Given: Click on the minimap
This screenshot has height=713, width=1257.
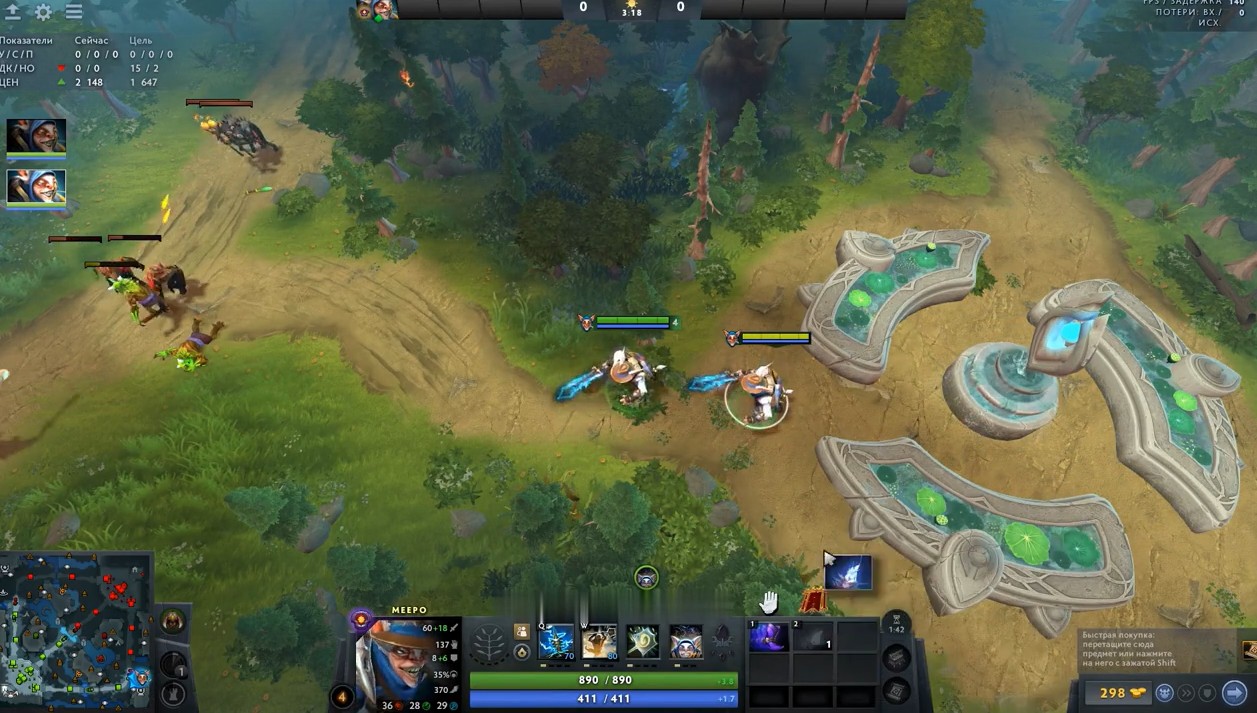Looking at the screenshot, I should [x=75, y=630].
